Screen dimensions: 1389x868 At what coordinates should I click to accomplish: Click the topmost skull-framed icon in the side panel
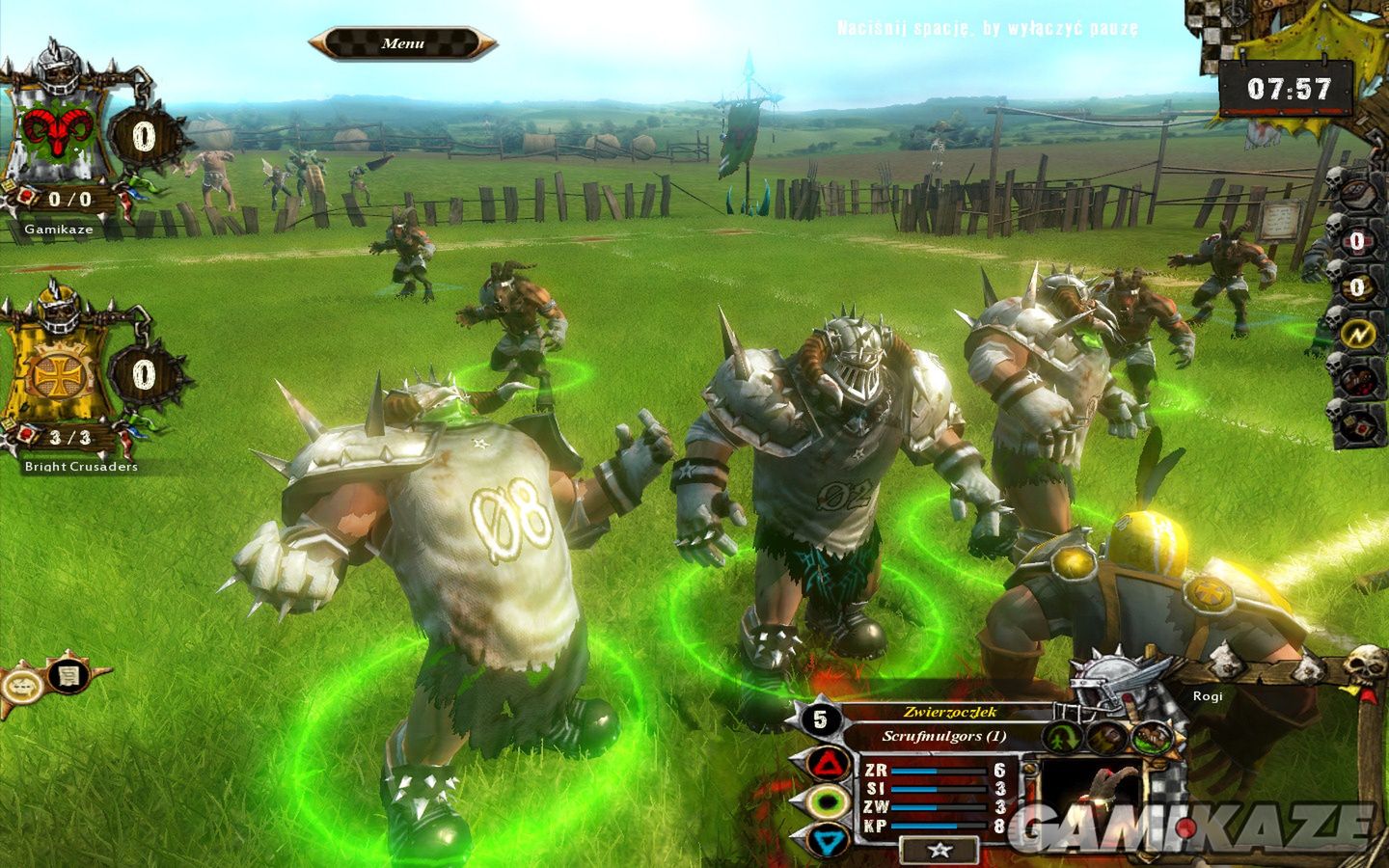1357,193
